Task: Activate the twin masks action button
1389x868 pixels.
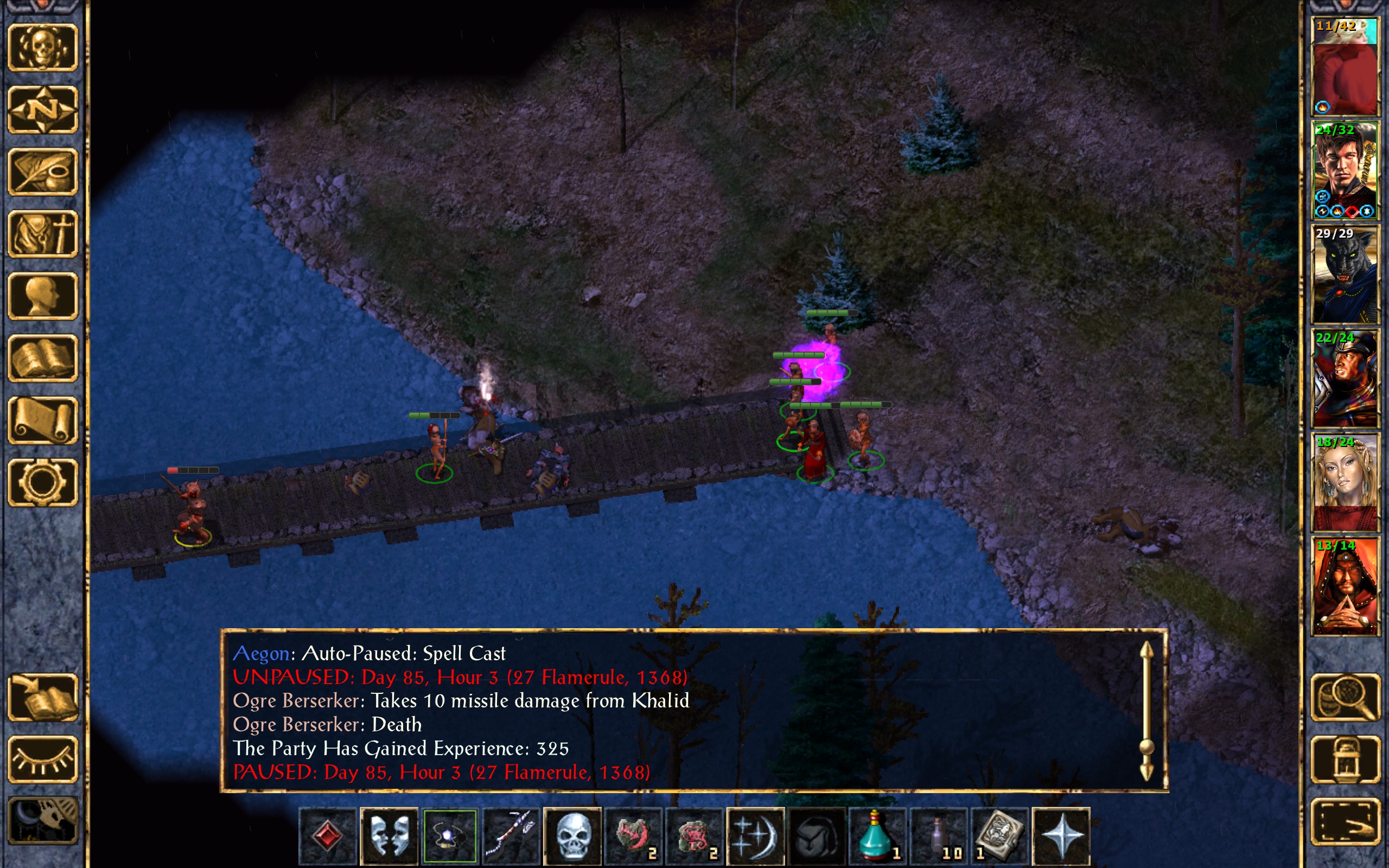Action: tap(389, 835)
